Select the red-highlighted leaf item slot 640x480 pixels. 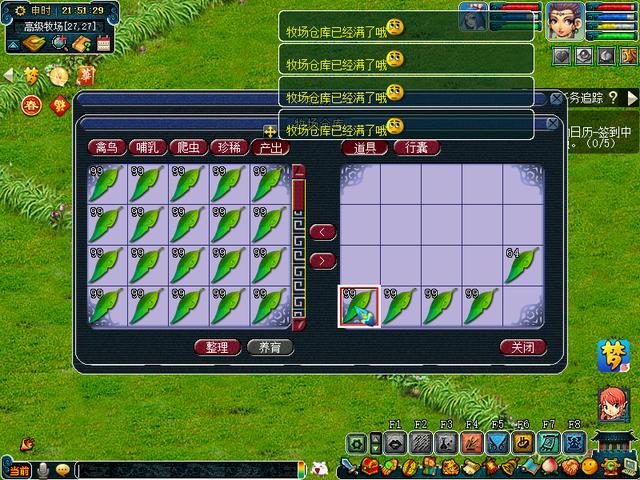(x=359, y=307)
